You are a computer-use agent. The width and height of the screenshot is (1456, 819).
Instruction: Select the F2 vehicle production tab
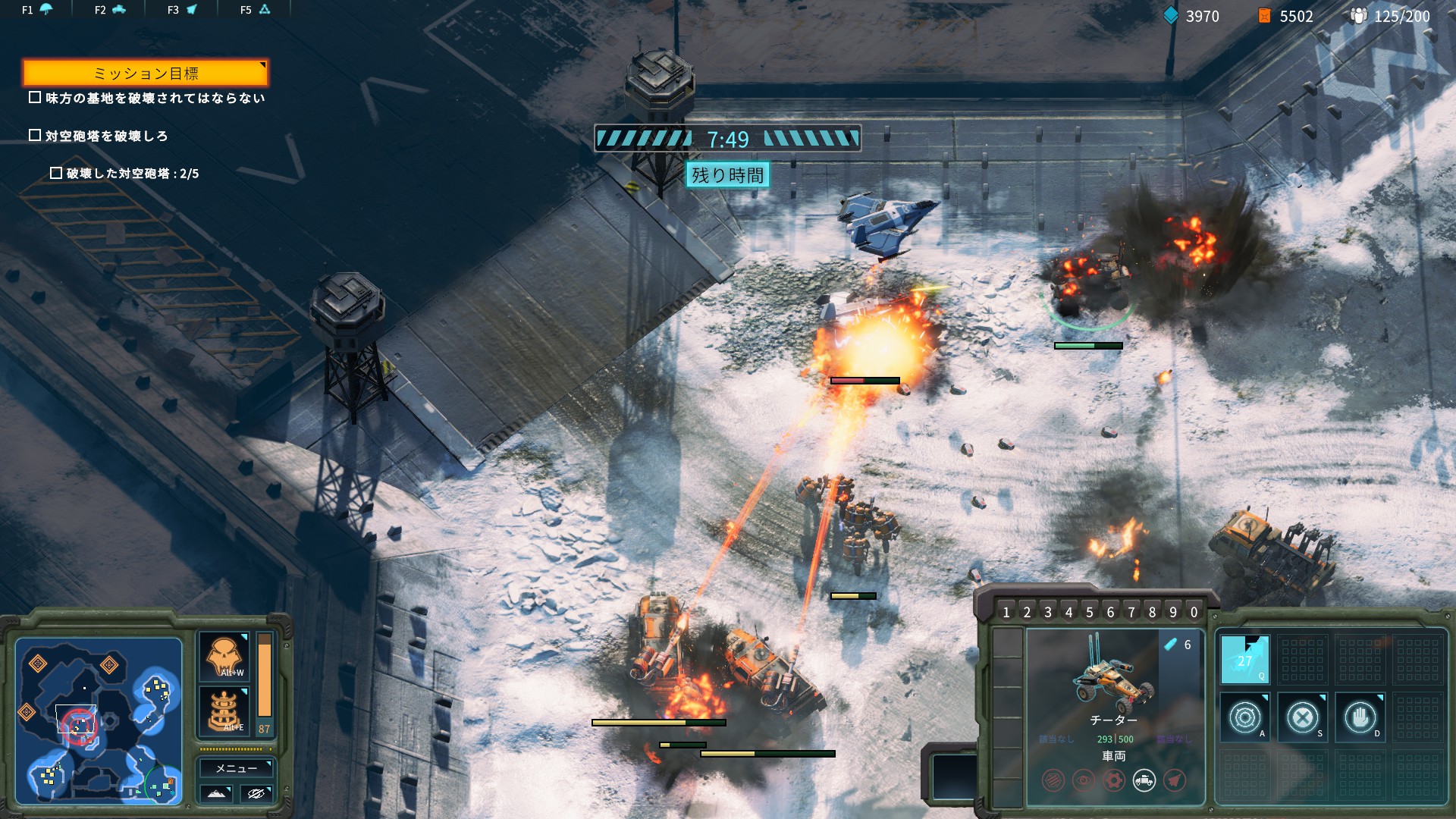pos(109,10)
